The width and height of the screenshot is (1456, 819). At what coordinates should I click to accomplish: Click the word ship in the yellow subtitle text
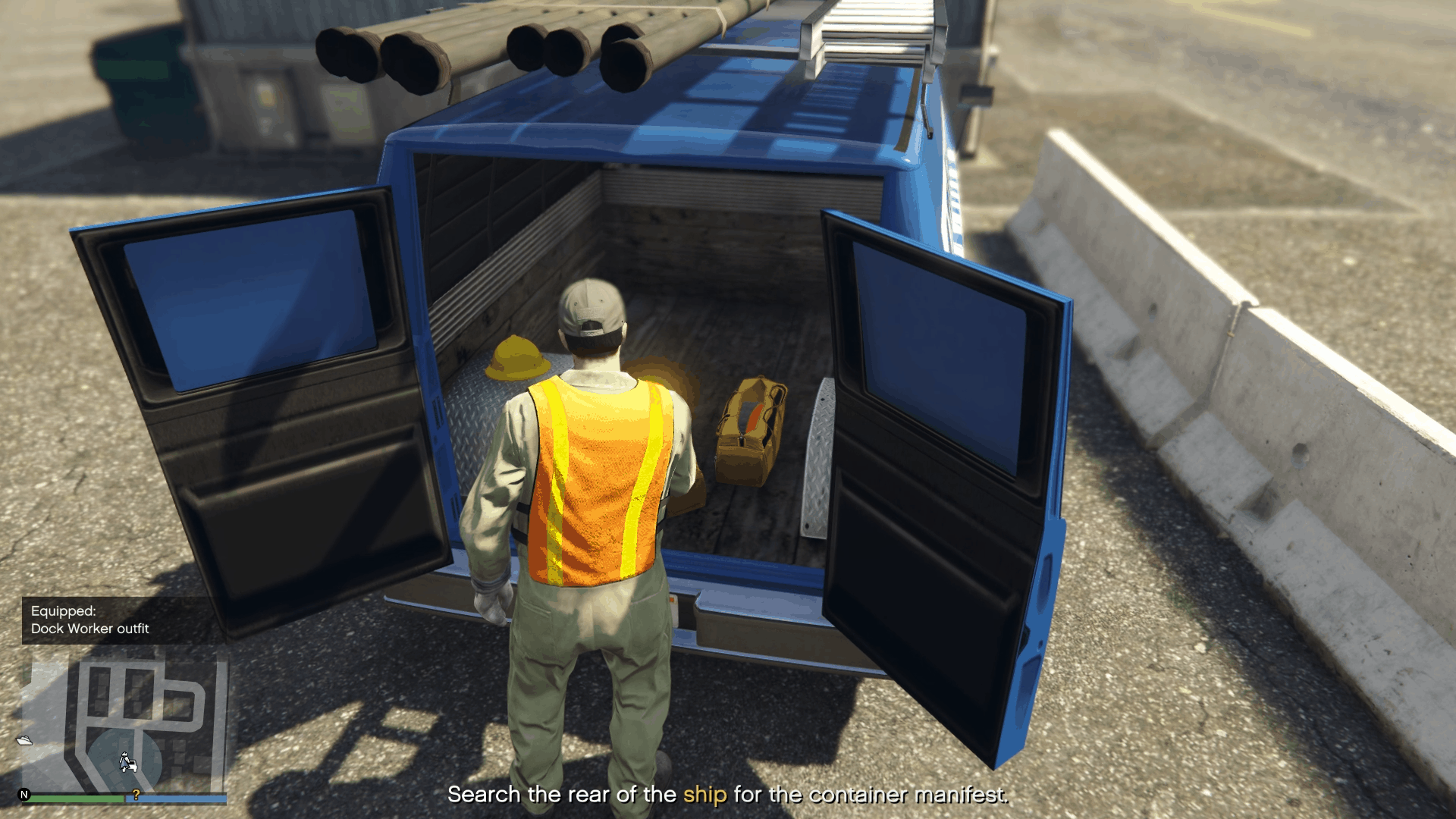703,795
